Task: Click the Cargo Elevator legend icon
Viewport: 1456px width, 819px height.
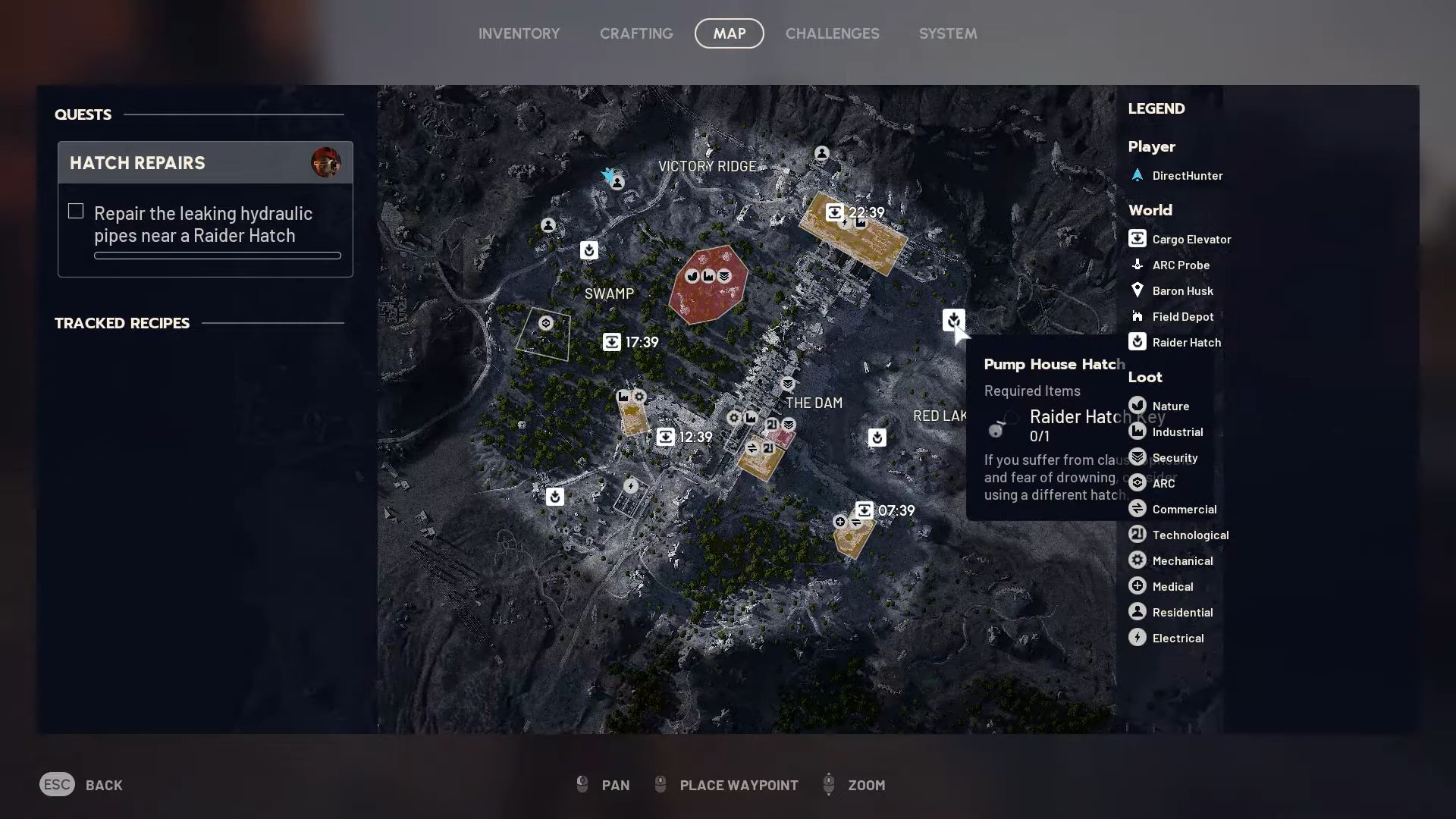Action: click(1137, 239)
